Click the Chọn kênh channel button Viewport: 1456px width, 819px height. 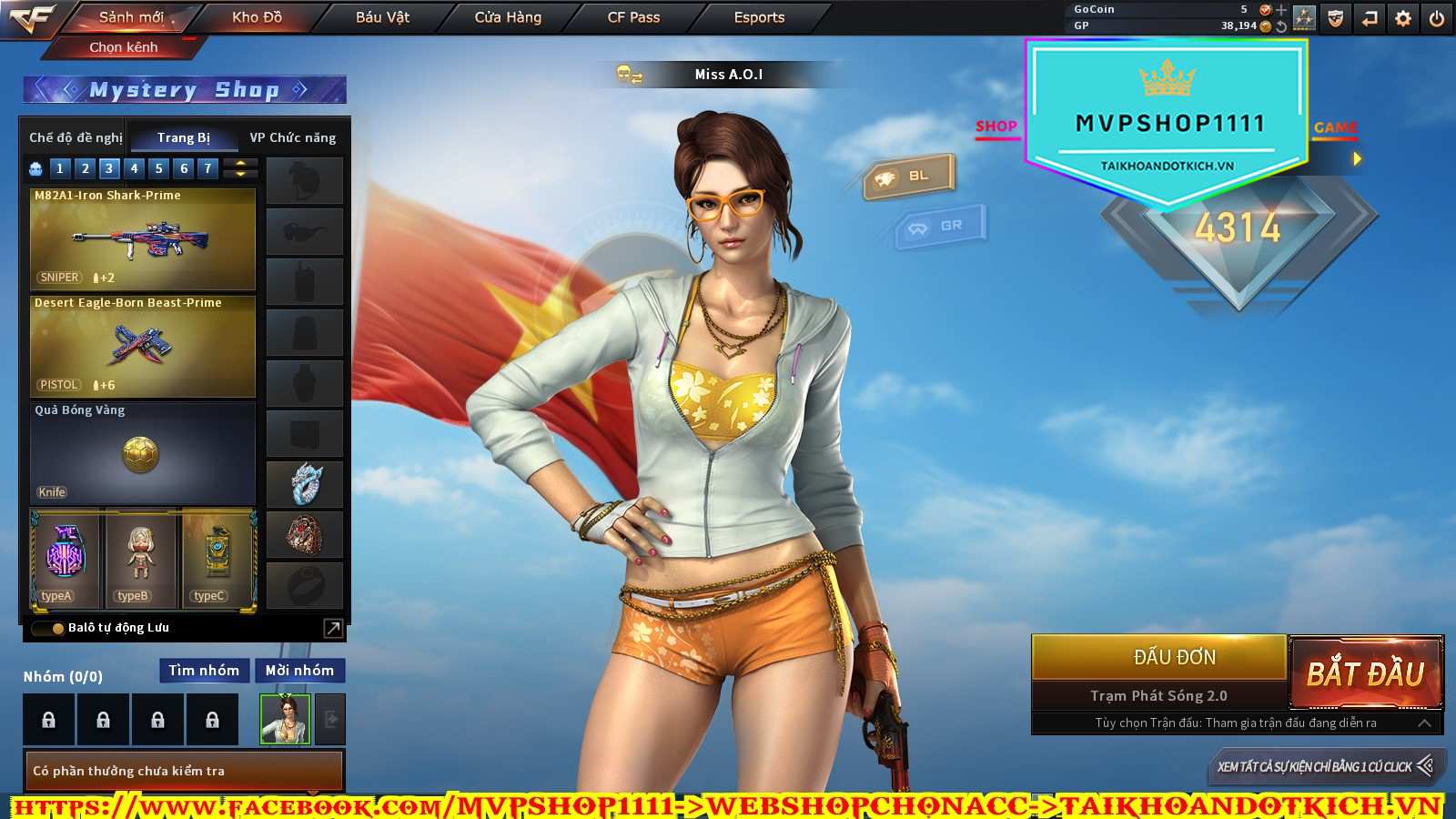[x=124, y=47]
